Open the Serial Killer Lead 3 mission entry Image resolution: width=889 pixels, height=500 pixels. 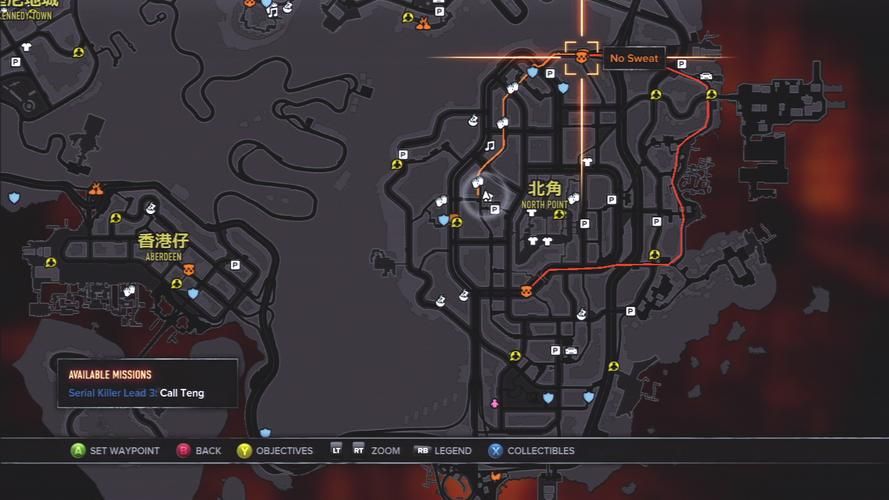click(136, 393)
